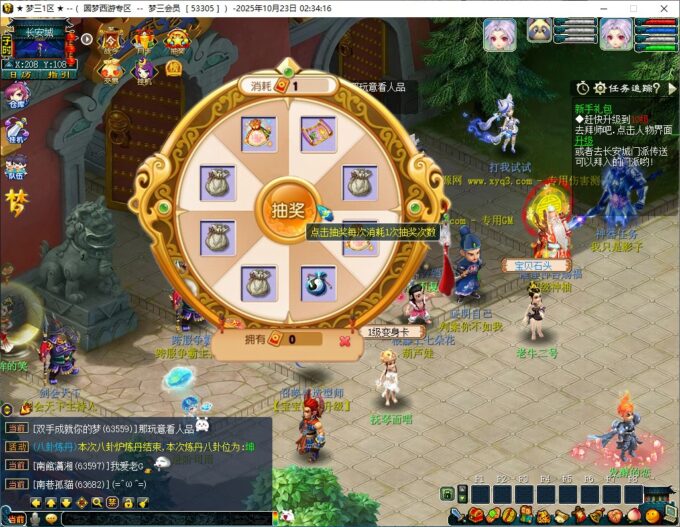Open the 队伍 team panel
Image resolution: width=680 pixels, height=527 pixels.
point(17,165)
